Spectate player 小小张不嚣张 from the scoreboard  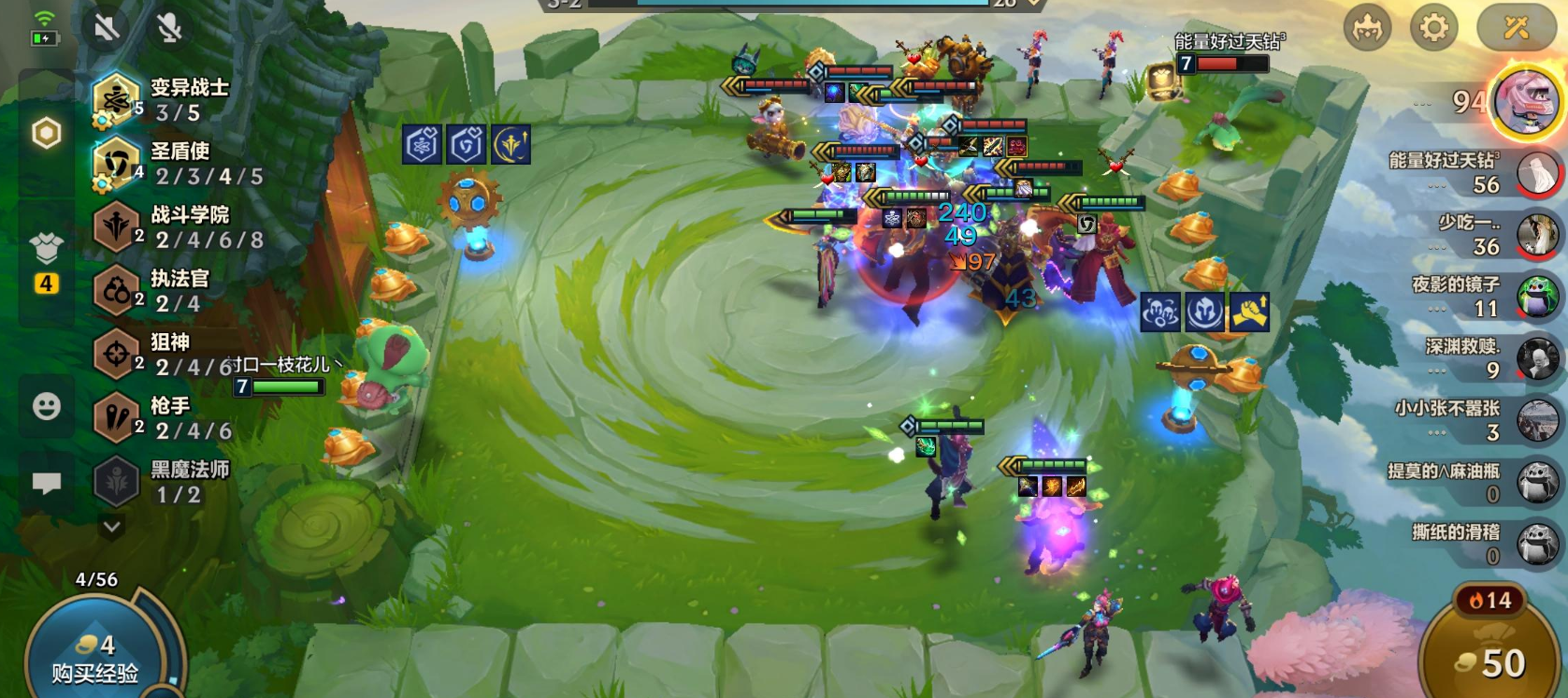click(1477, 420)
